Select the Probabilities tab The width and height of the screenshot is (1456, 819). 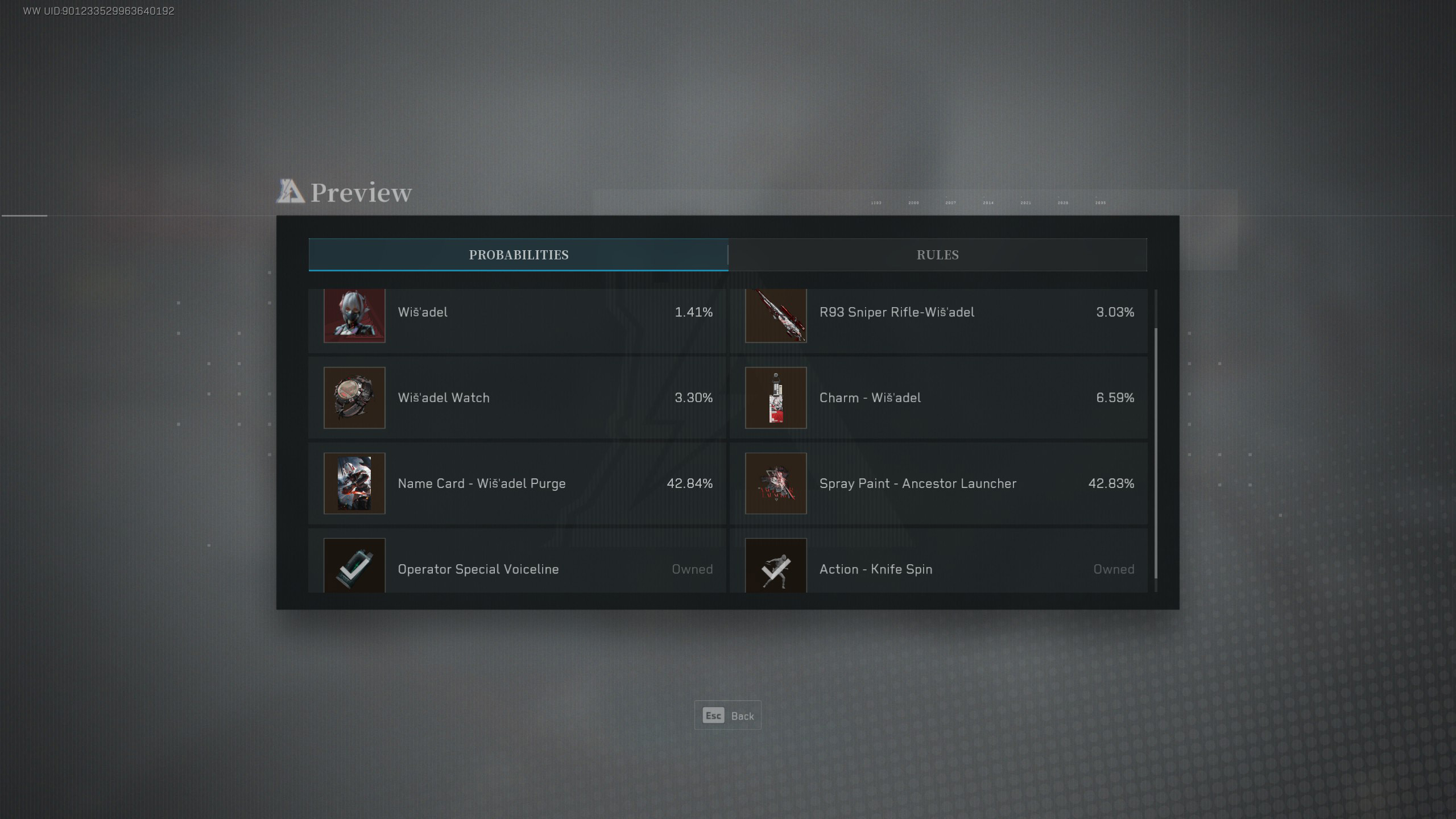pos(518,255)
